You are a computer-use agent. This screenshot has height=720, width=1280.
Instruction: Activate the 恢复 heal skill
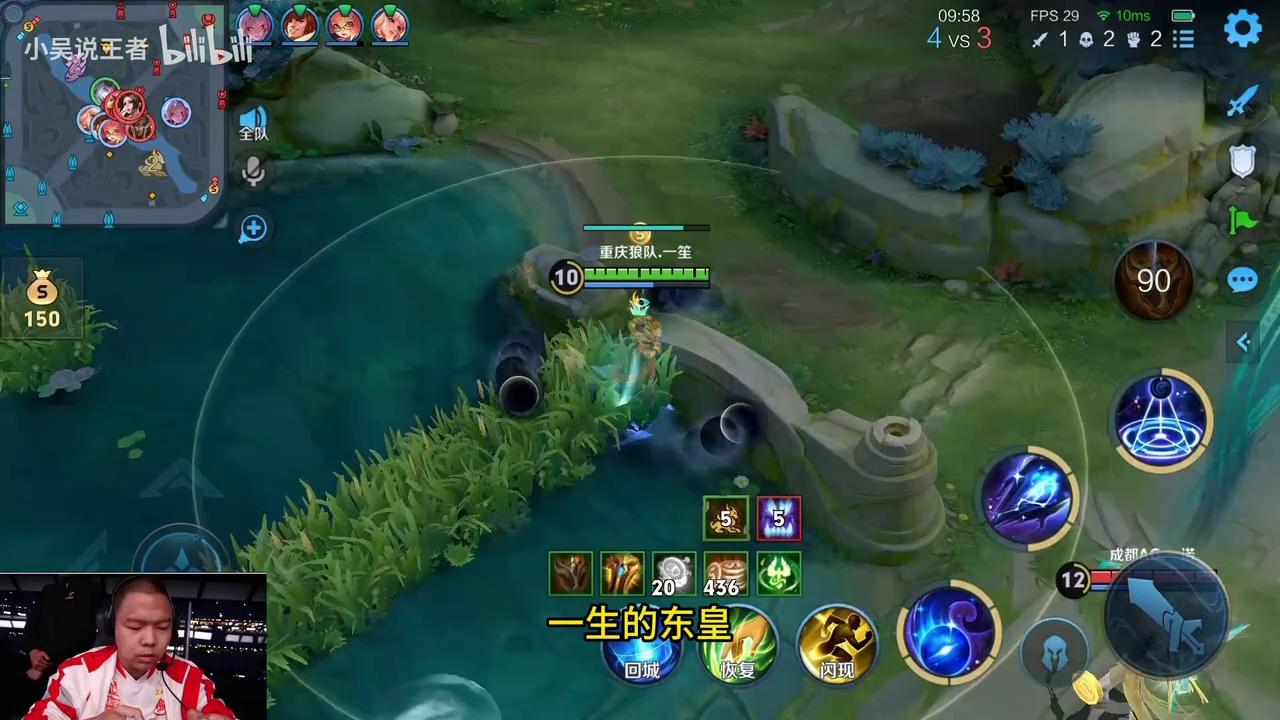point(740,647)
